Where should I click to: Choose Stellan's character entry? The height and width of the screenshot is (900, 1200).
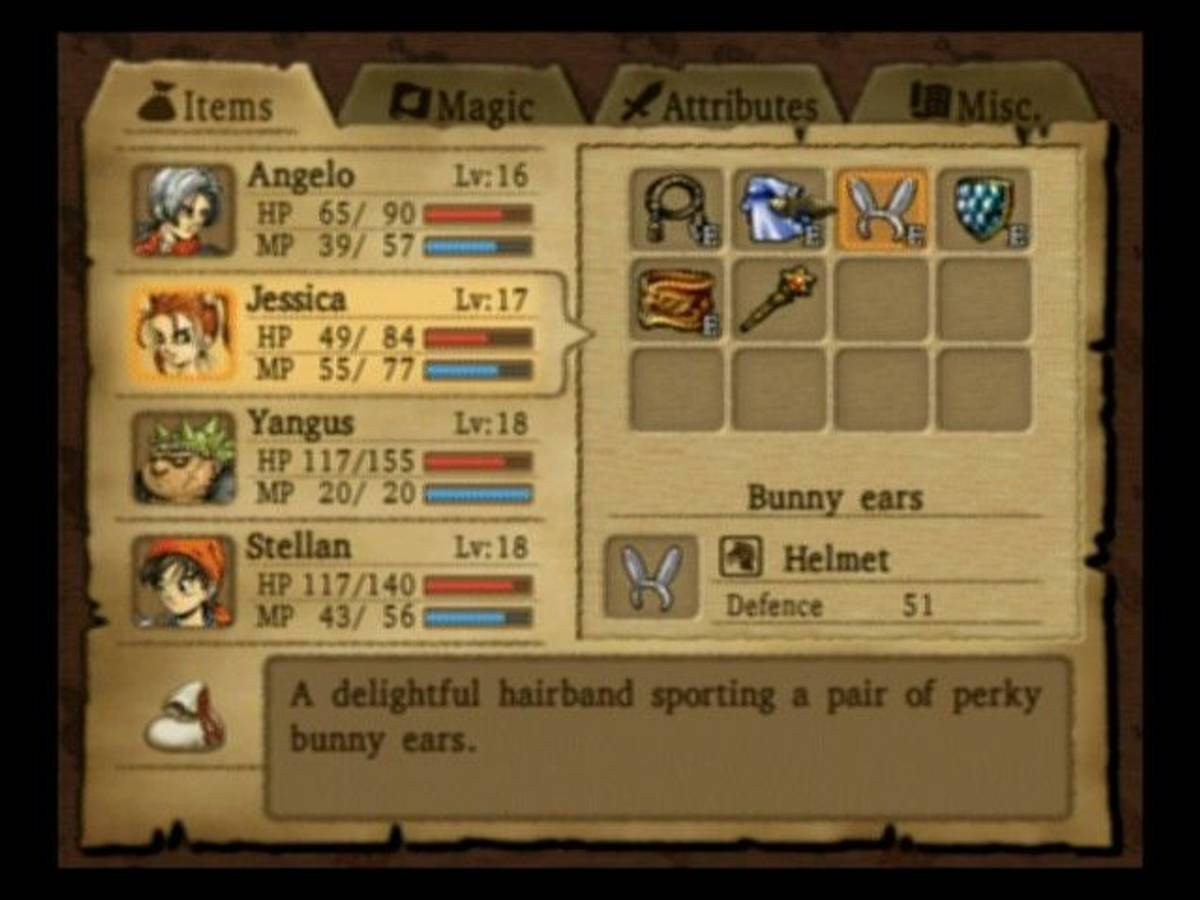tap(335, 582)
